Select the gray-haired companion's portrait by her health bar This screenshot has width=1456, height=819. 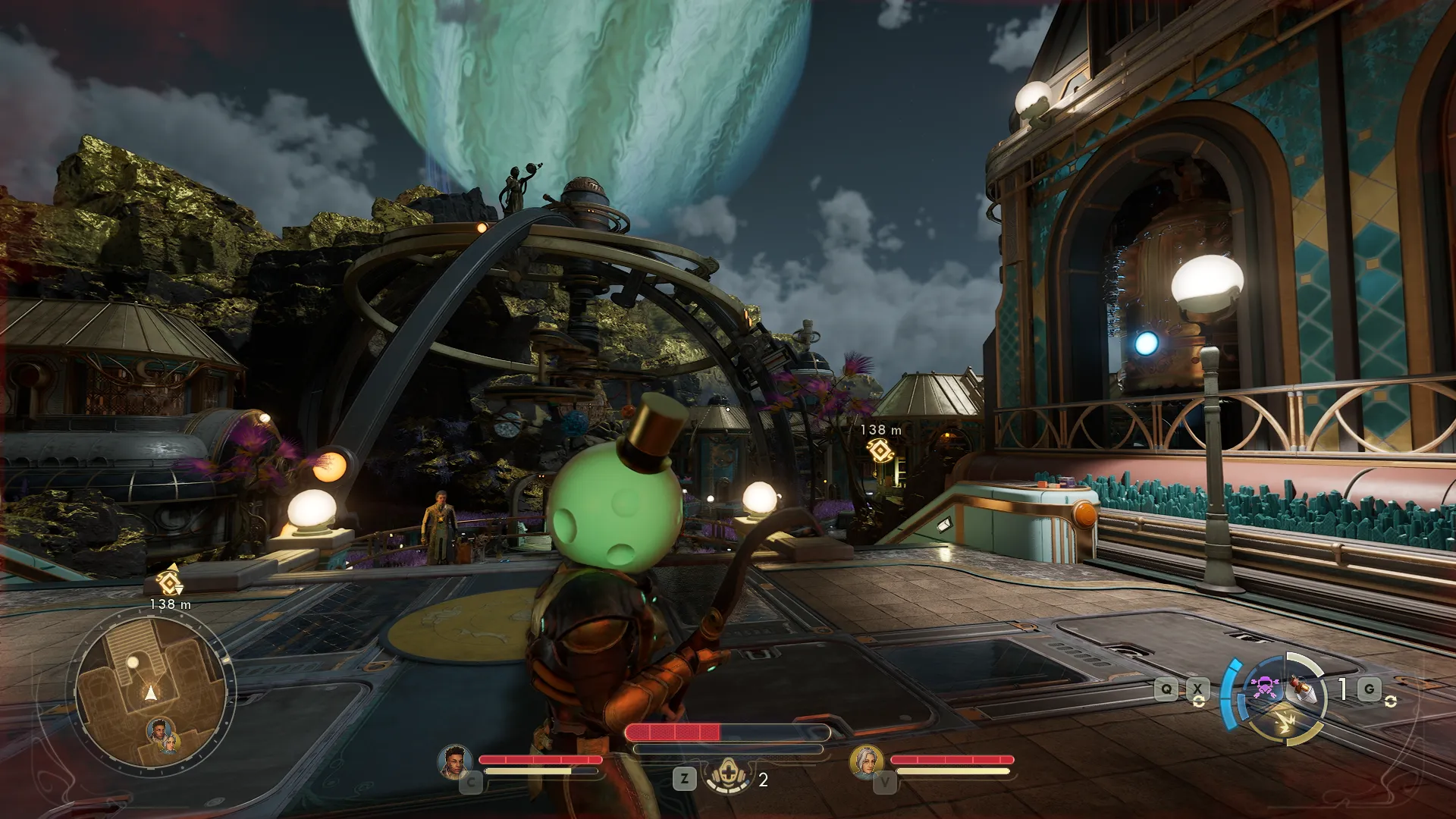coord(866,761)
